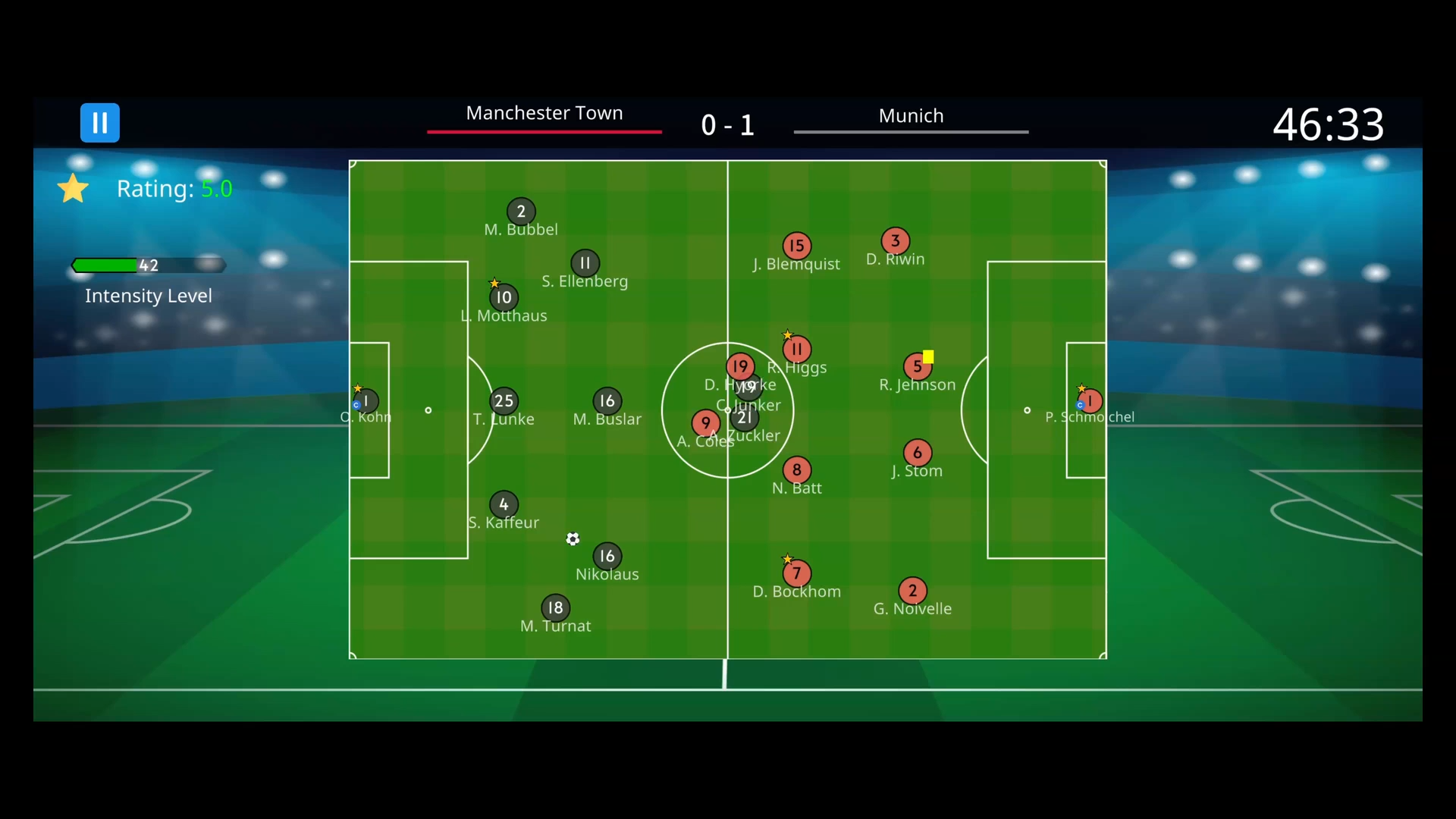Select striker A. Coles in the center circle
Image resolution: width=1456 pixels, height=819 pixels.
705,423
